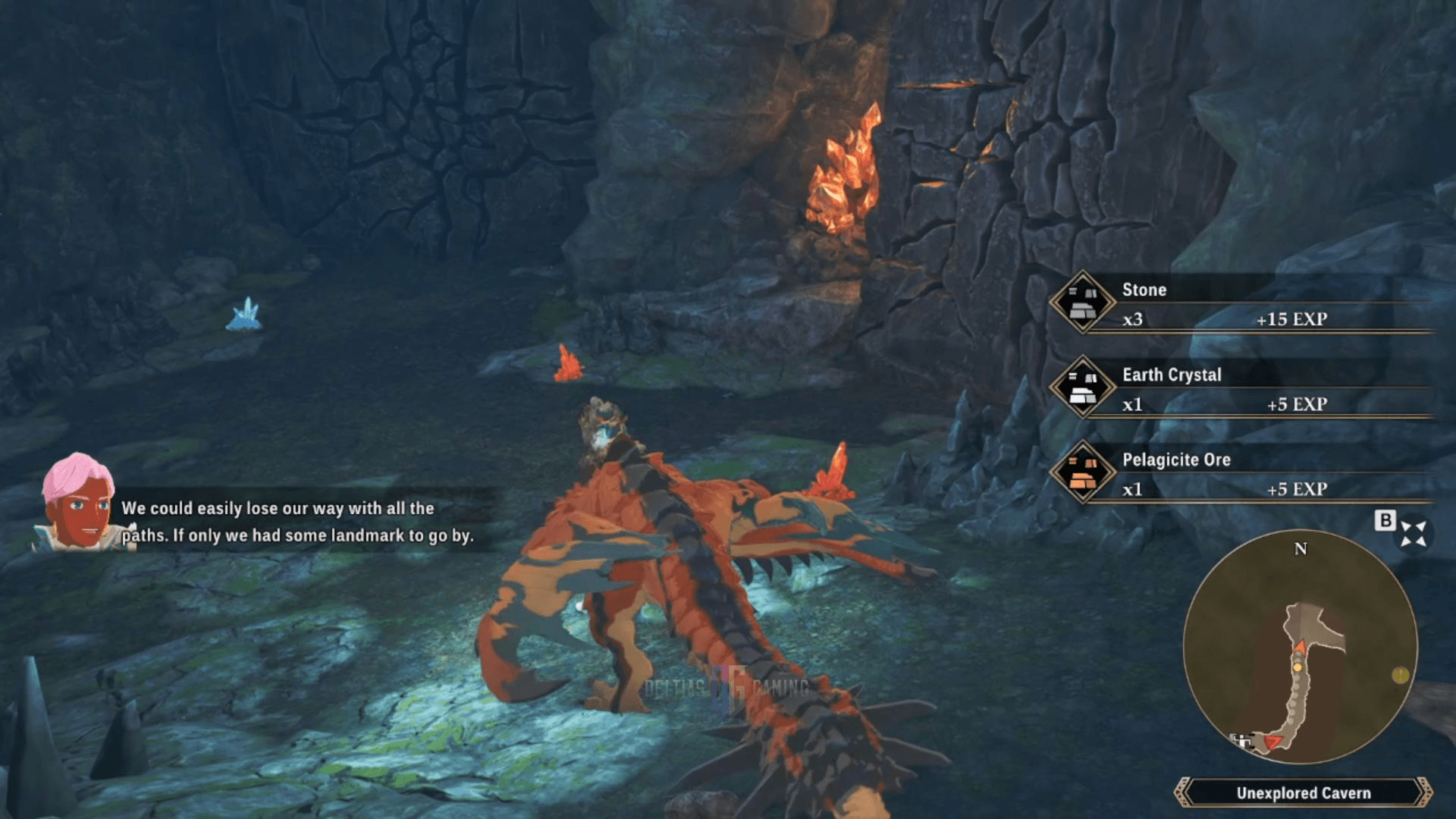This screenshot has width=1456, height=819.
Task: Click the minimap expand arrows icon
Action: pyautogui.click(x=1414, y=533)
